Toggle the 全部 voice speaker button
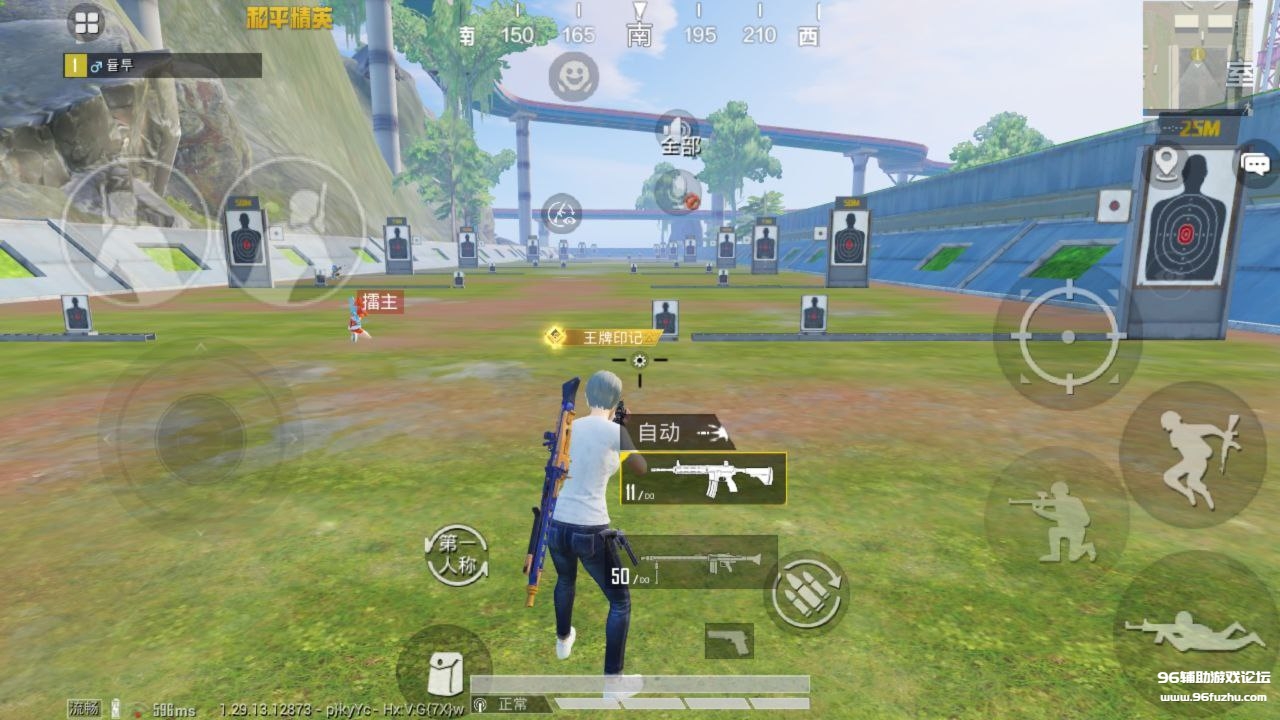 click(x=679, y=130)
